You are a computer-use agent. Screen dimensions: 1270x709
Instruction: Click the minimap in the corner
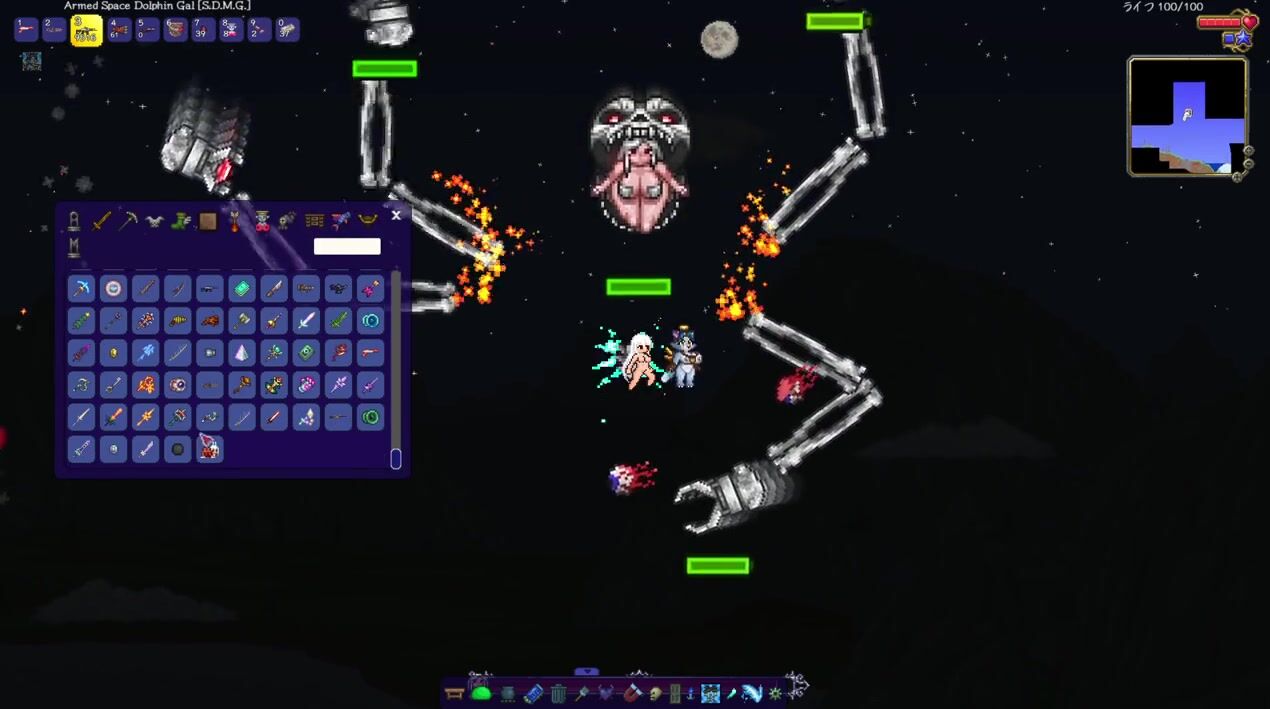[x=1187, y=117]
